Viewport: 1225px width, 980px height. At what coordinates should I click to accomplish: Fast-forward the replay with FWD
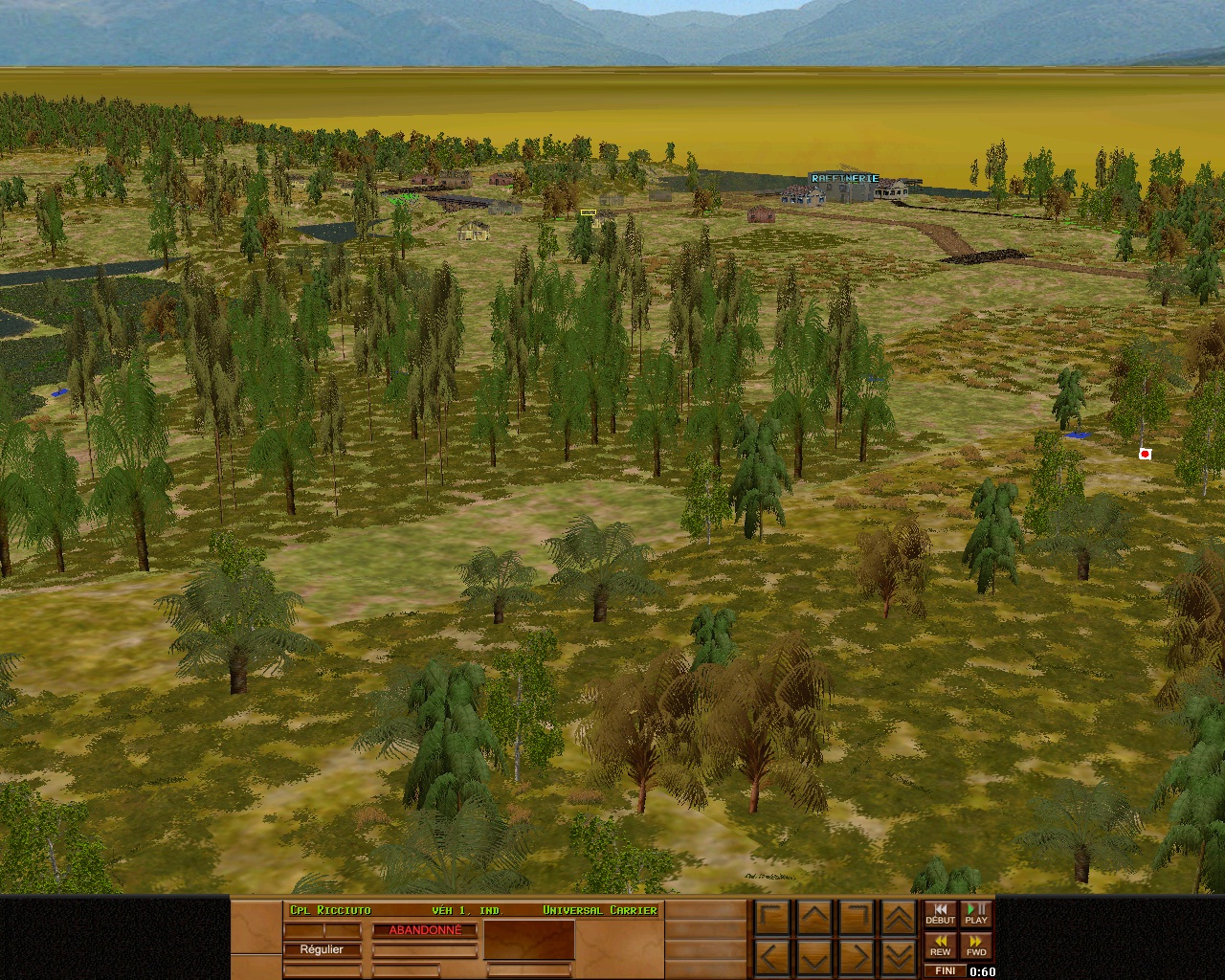point(976,947)
